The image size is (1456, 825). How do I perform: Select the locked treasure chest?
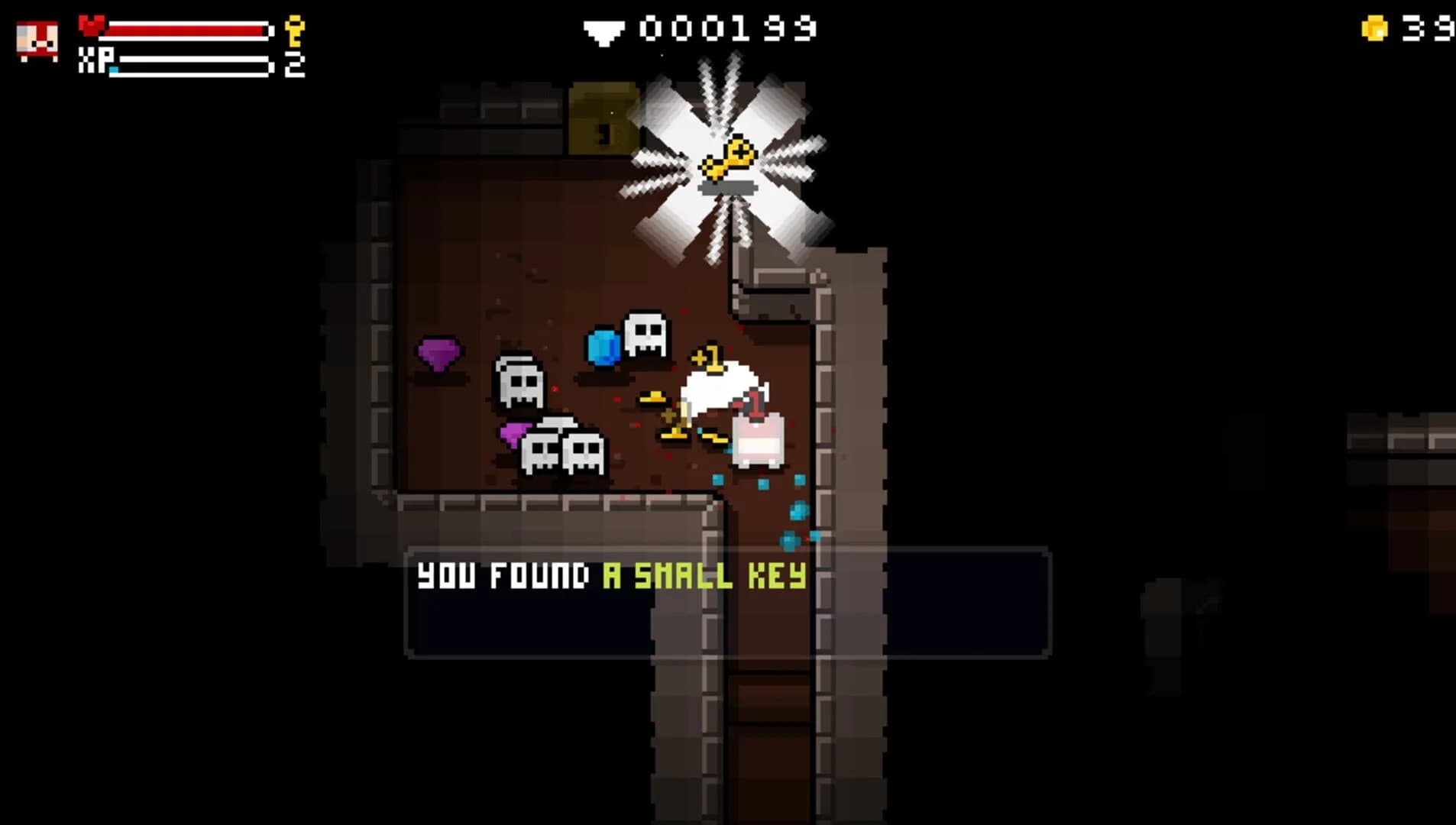[x=603, y=119]
